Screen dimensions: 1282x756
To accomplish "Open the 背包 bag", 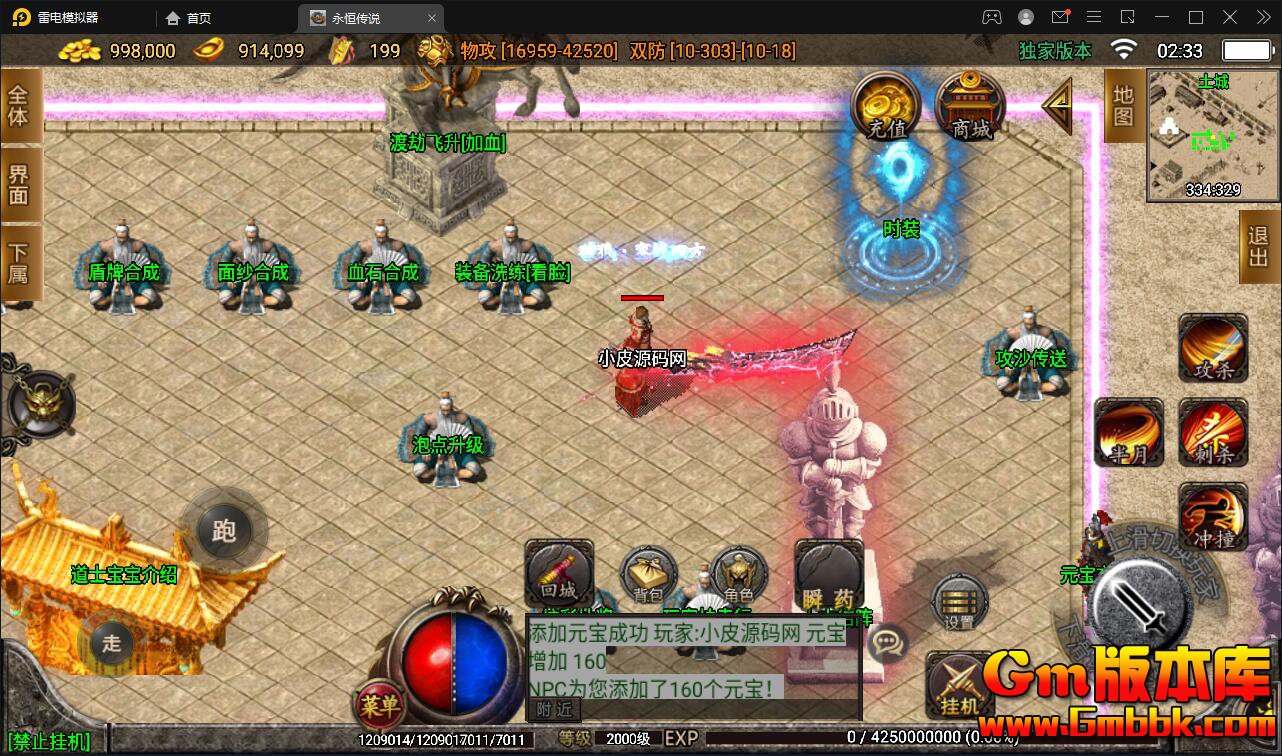I will [x=649, y=575].
